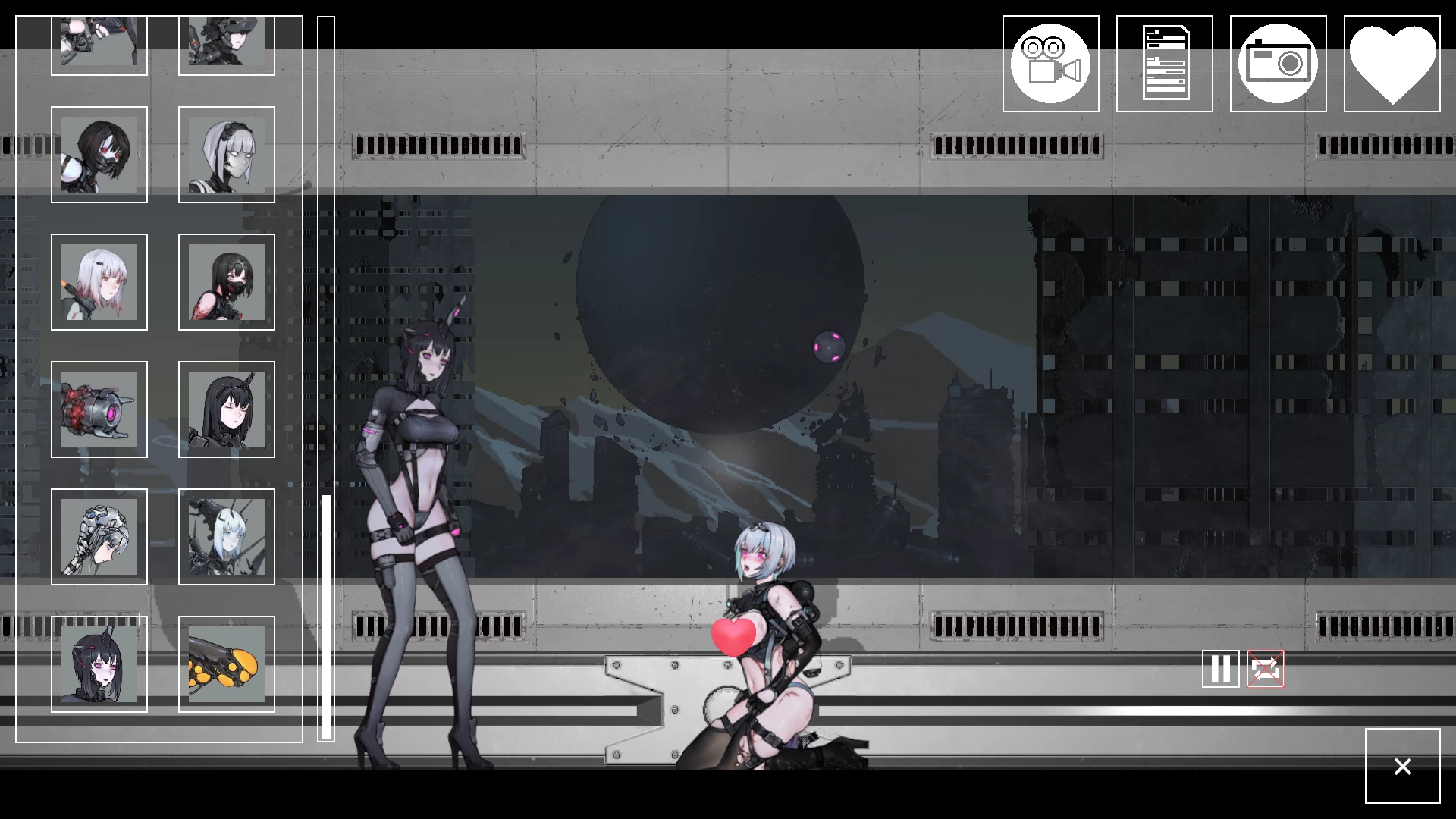Screen dimensions: 1456x819
Task: Pause the scene with the pause icon
Action: 1220,670
